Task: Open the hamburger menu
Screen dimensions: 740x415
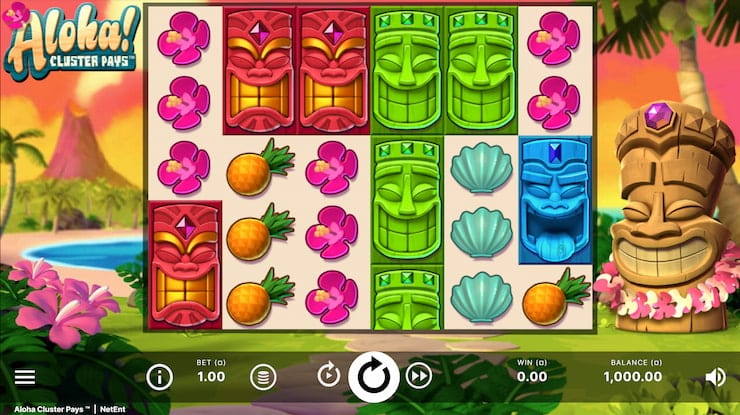Action: (x=25, y=377)
